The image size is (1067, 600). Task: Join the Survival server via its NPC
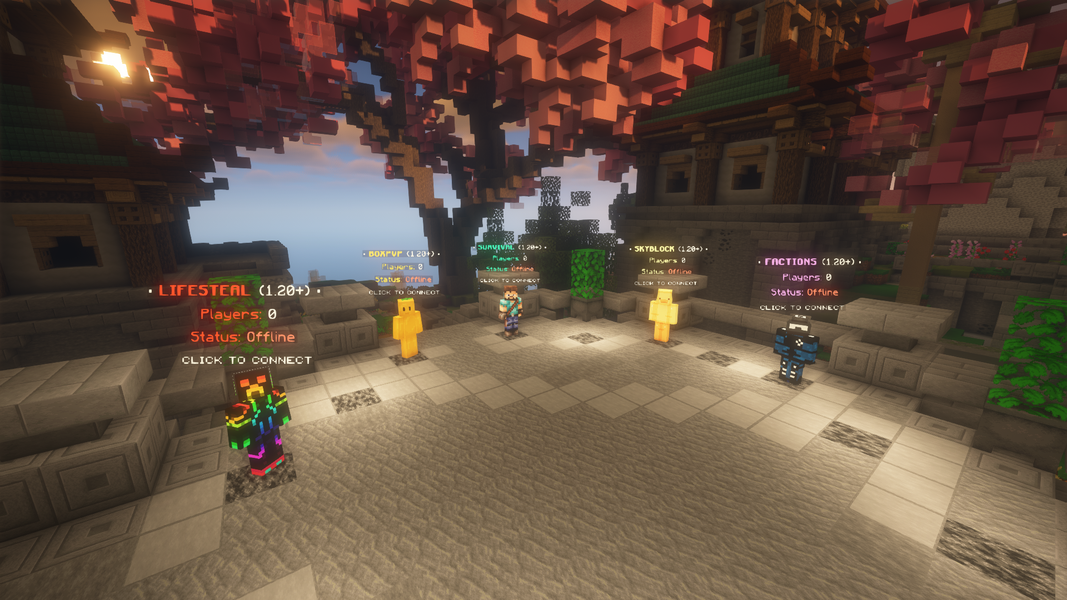[511, 310]
